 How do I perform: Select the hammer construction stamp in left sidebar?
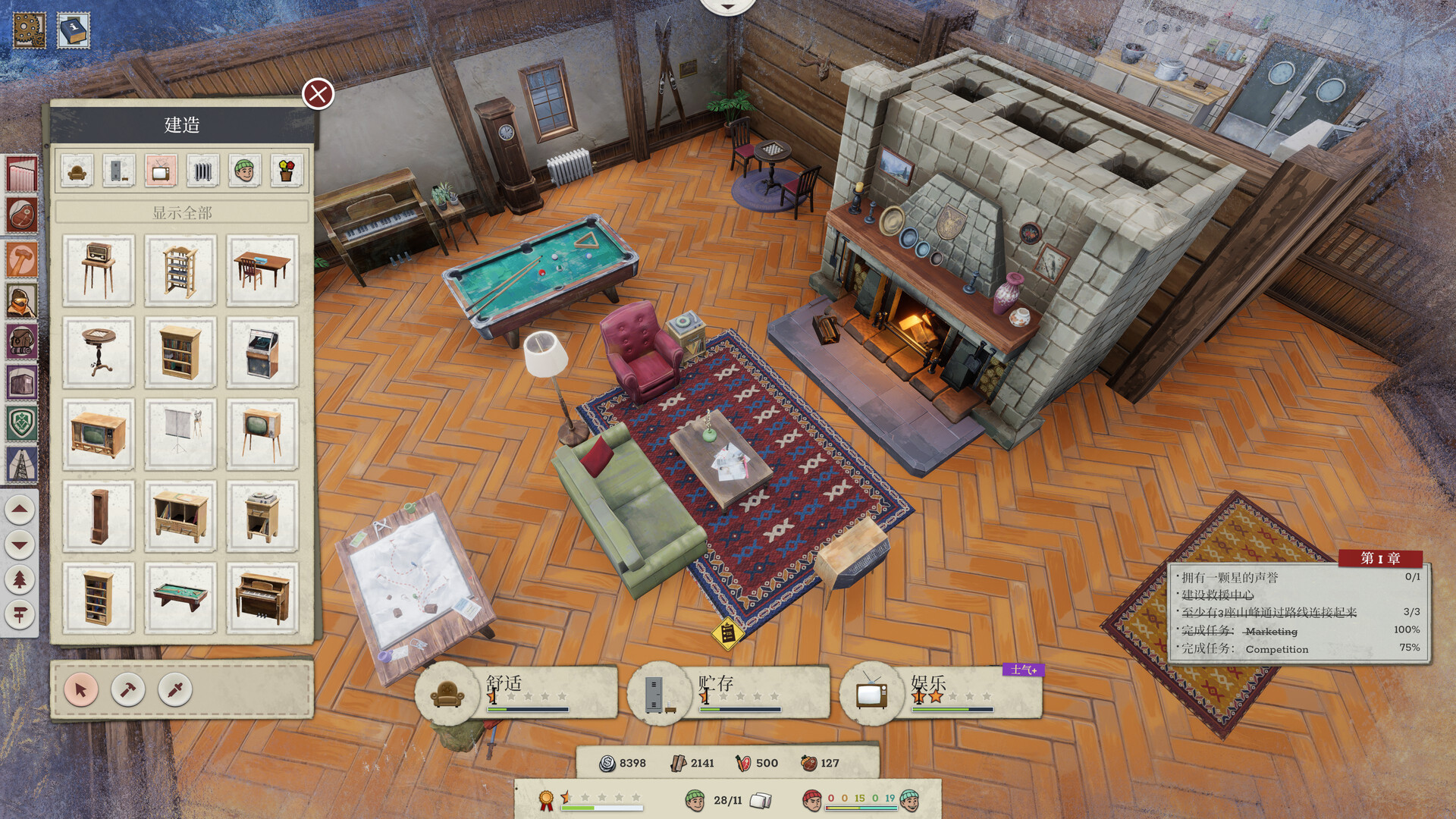[20, 258]
